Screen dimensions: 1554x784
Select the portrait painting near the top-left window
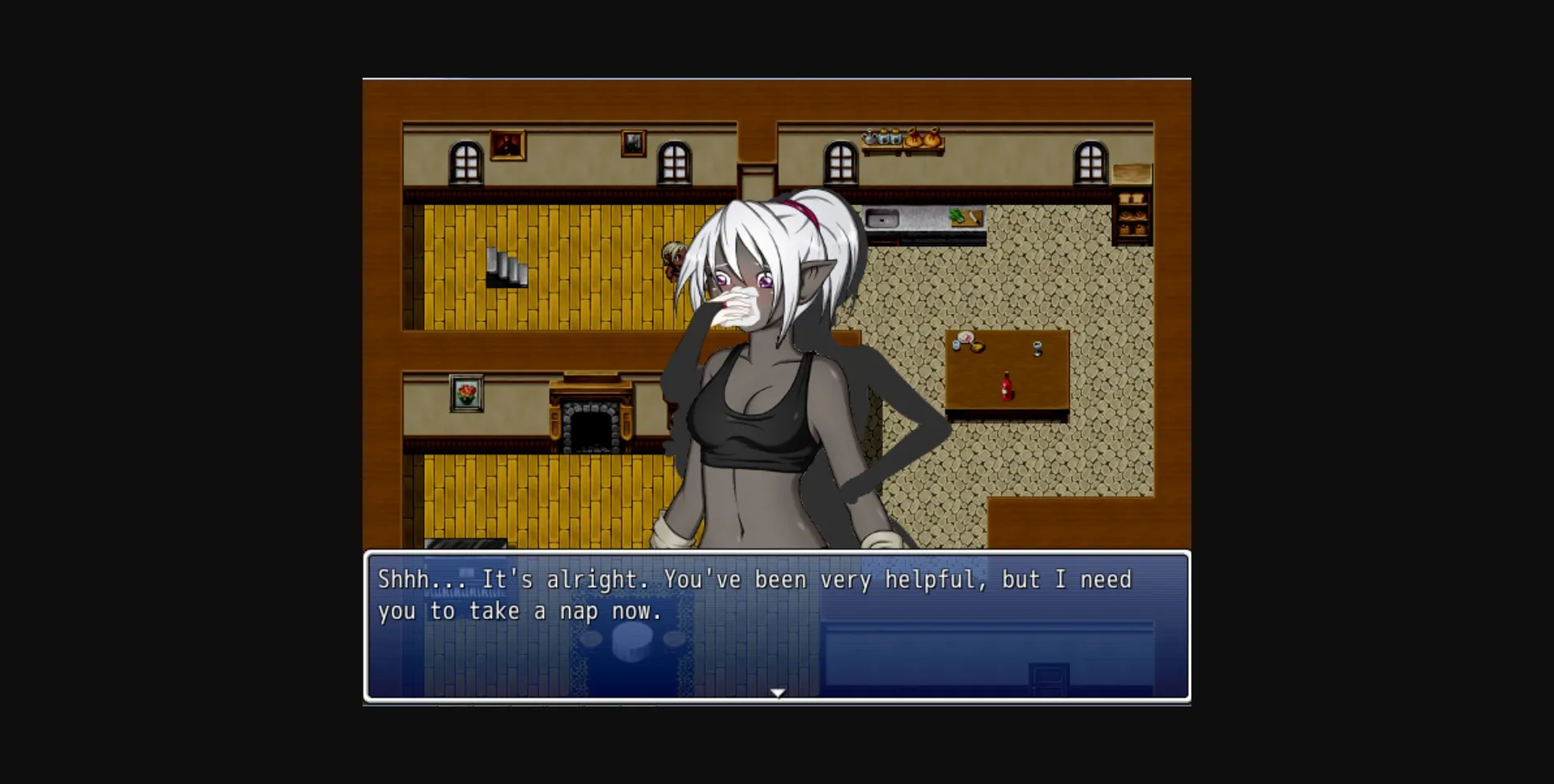coord(508,146)
